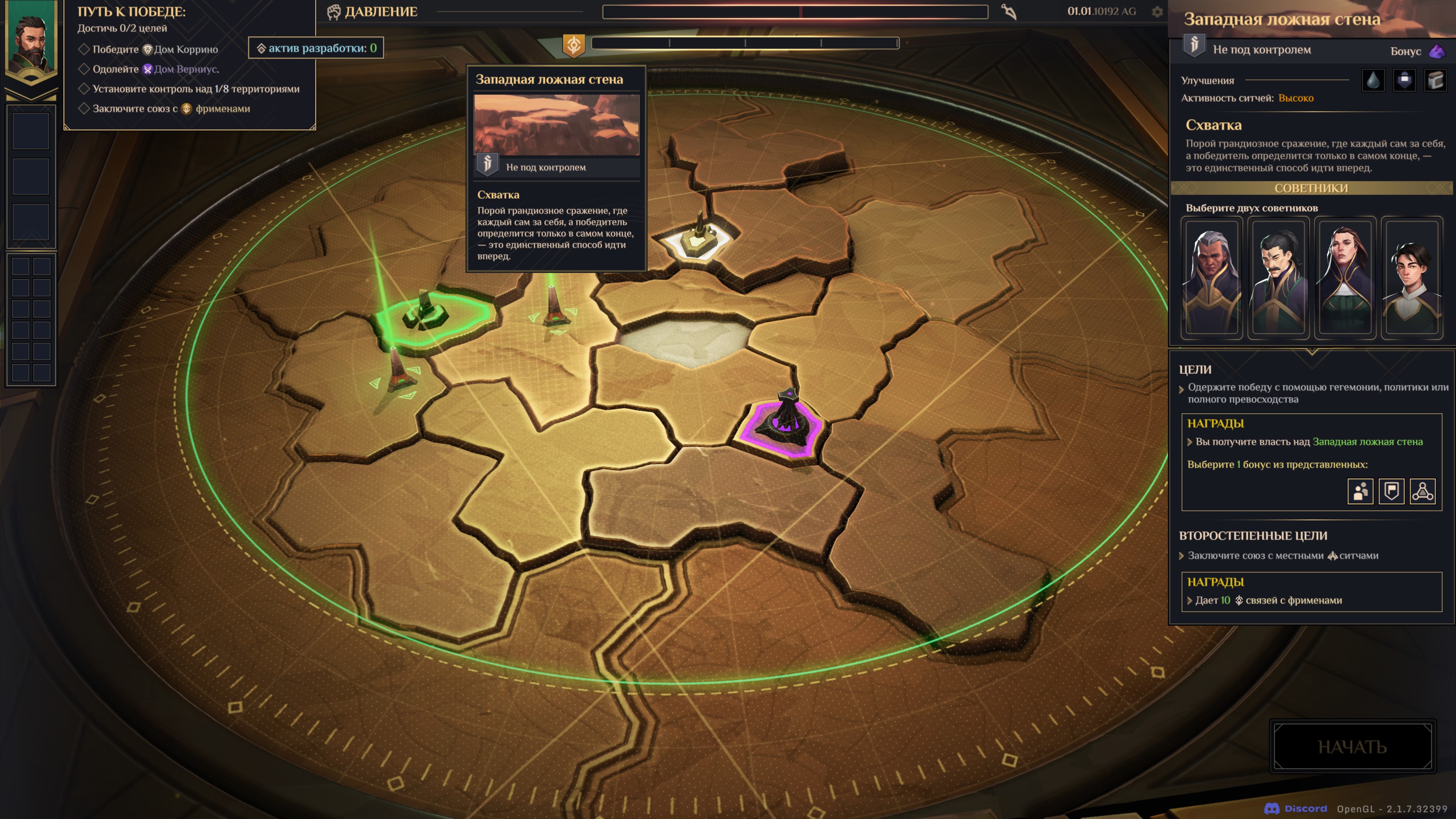
Task: Click the 'актив разработки' counter box
Action: point(316,48)
